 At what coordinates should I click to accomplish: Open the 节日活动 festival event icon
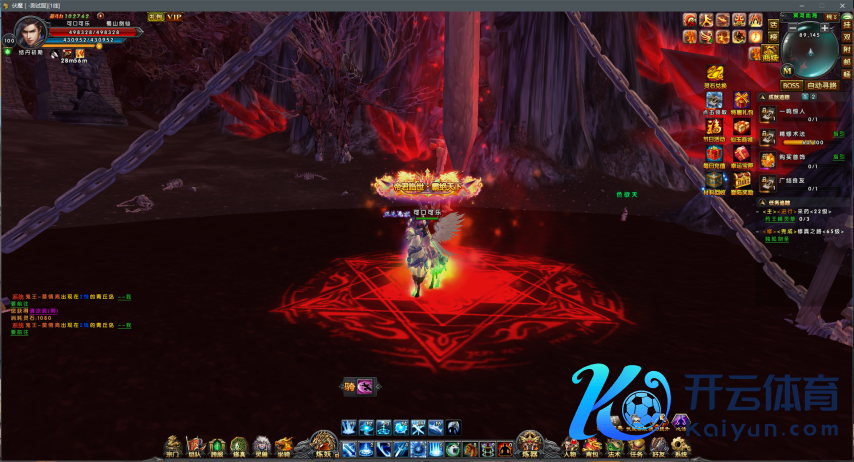click(x=714, y=128)
